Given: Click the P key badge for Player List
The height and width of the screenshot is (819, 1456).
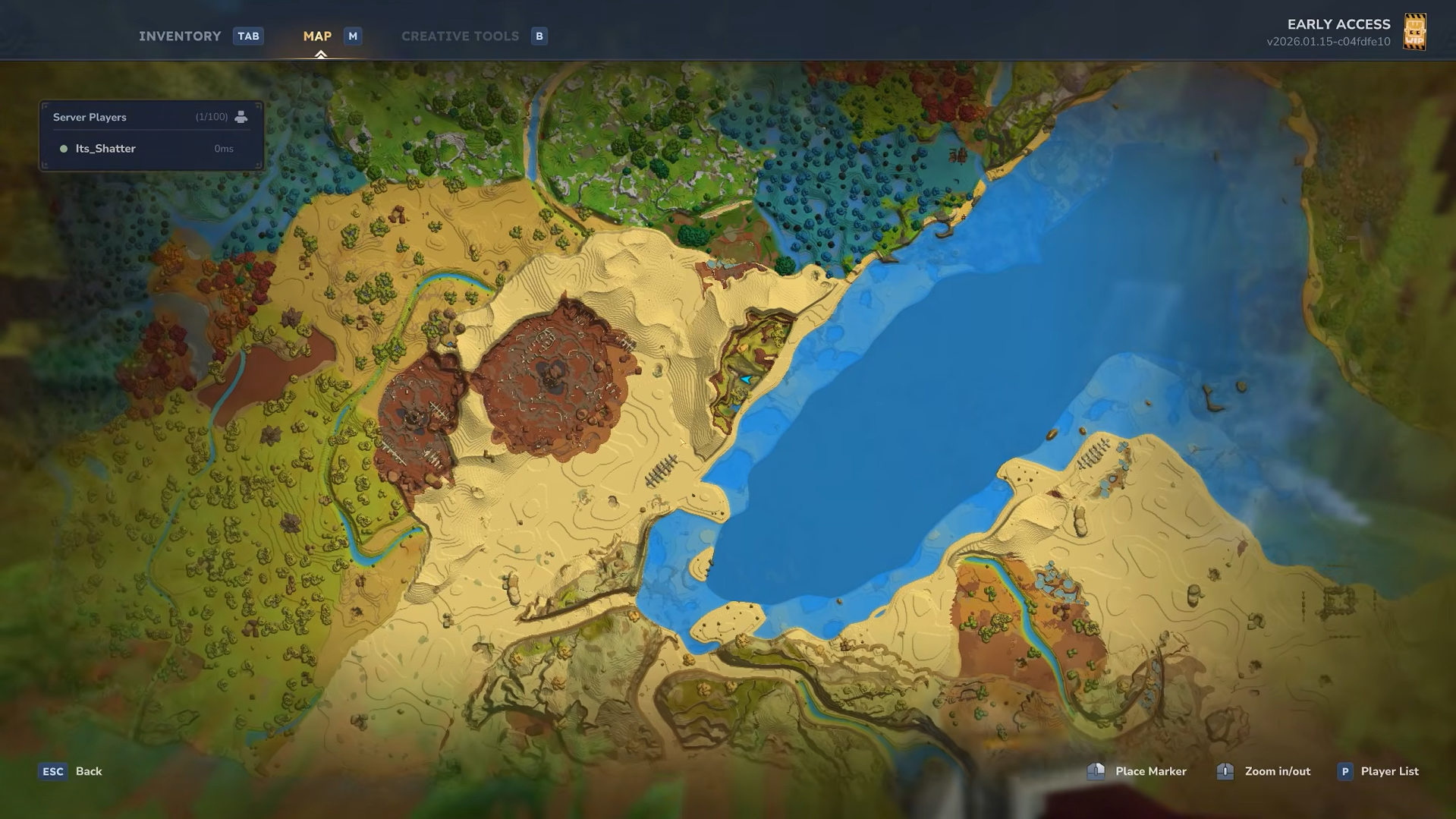Looking at the screenshot, I should 1344,770.
